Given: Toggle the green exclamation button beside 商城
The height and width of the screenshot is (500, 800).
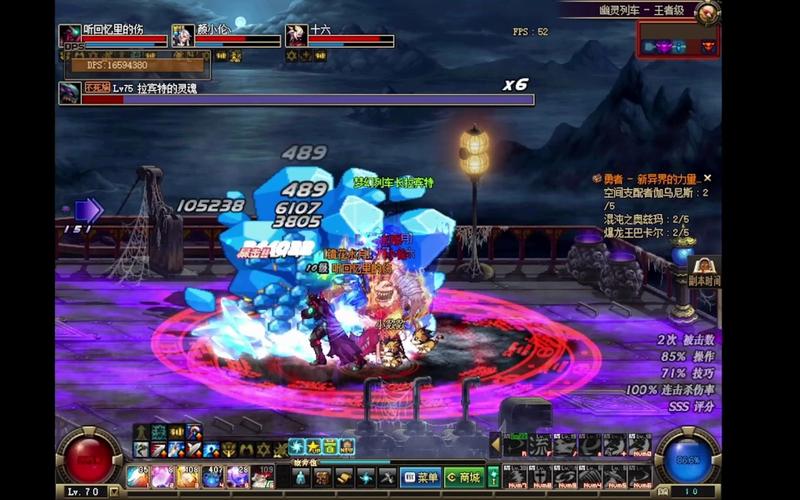Looking at the screenshot, I should pyautogui.click(x=494, y=477).
